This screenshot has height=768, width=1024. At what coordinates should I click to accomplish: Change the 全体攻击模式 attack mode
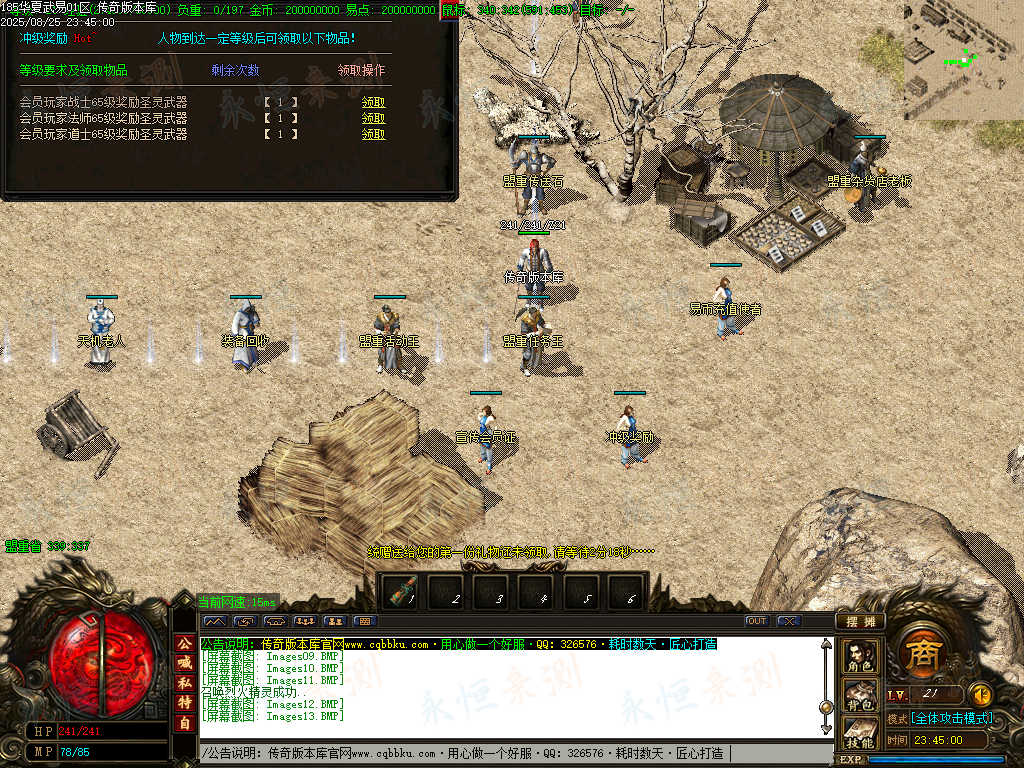pos(951,718)
